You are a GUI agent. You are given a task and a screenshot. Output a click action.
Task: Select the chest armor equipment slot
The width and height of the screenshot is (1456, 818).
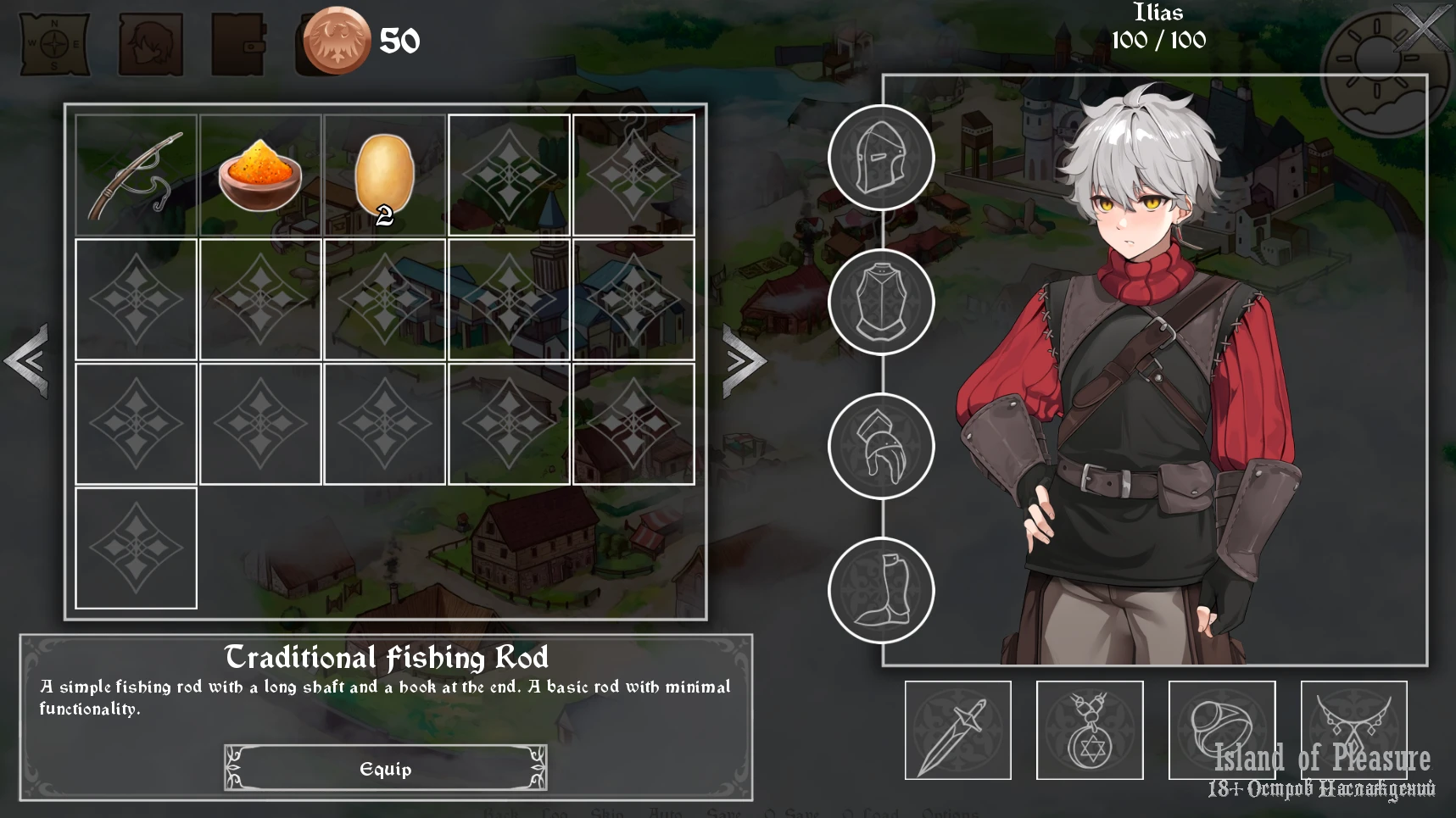pos(881,303)
